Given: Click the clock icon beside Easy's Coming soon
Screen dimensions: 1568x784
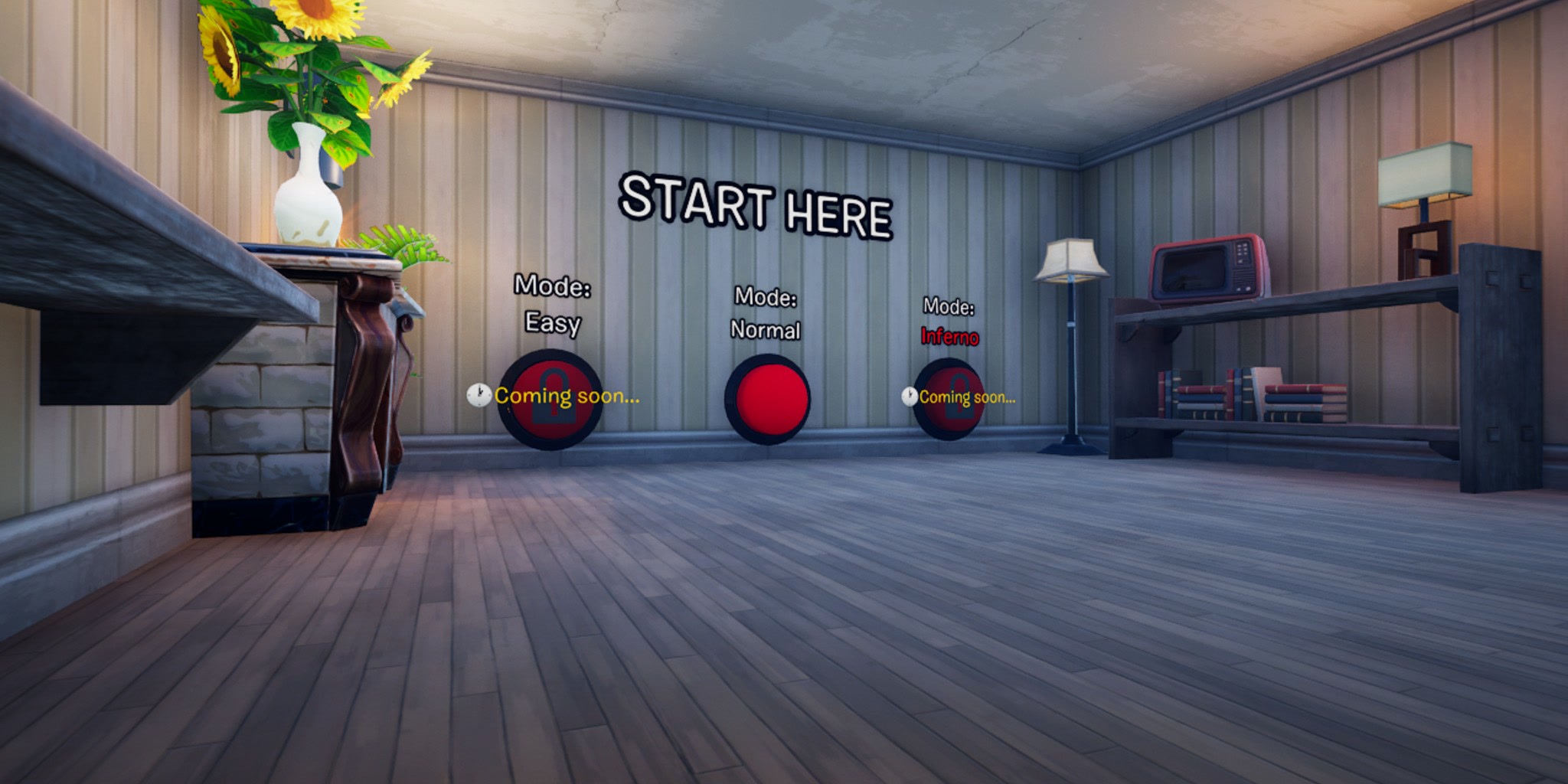Looking at the screenshot, I should point(479,395).
